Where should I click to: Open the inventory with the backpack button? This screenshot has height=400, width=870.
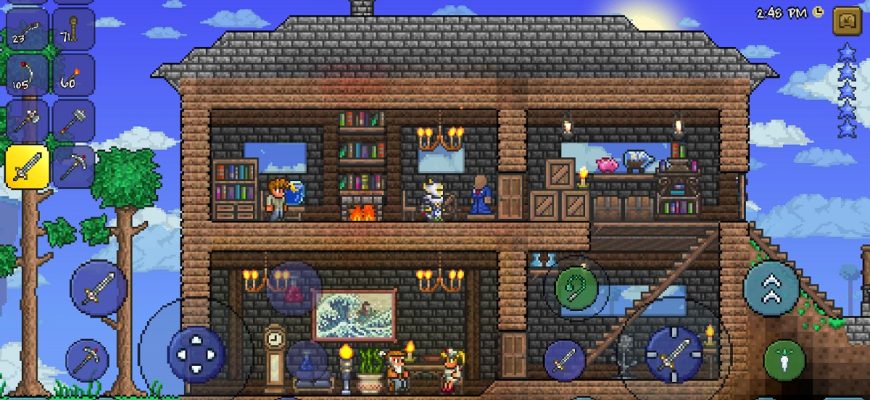point(847,21)
